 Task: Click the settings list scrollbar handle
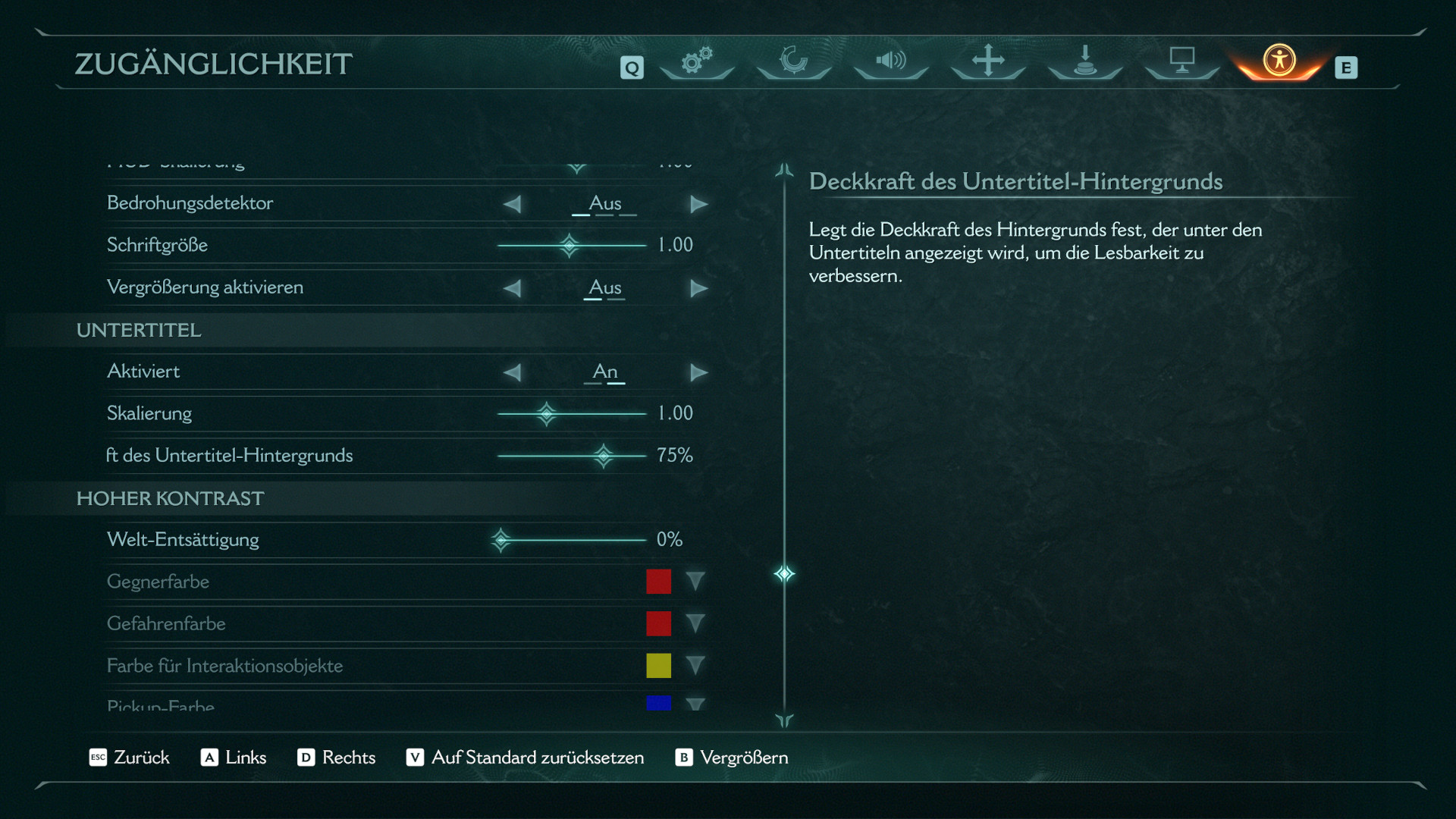(784, 573)
